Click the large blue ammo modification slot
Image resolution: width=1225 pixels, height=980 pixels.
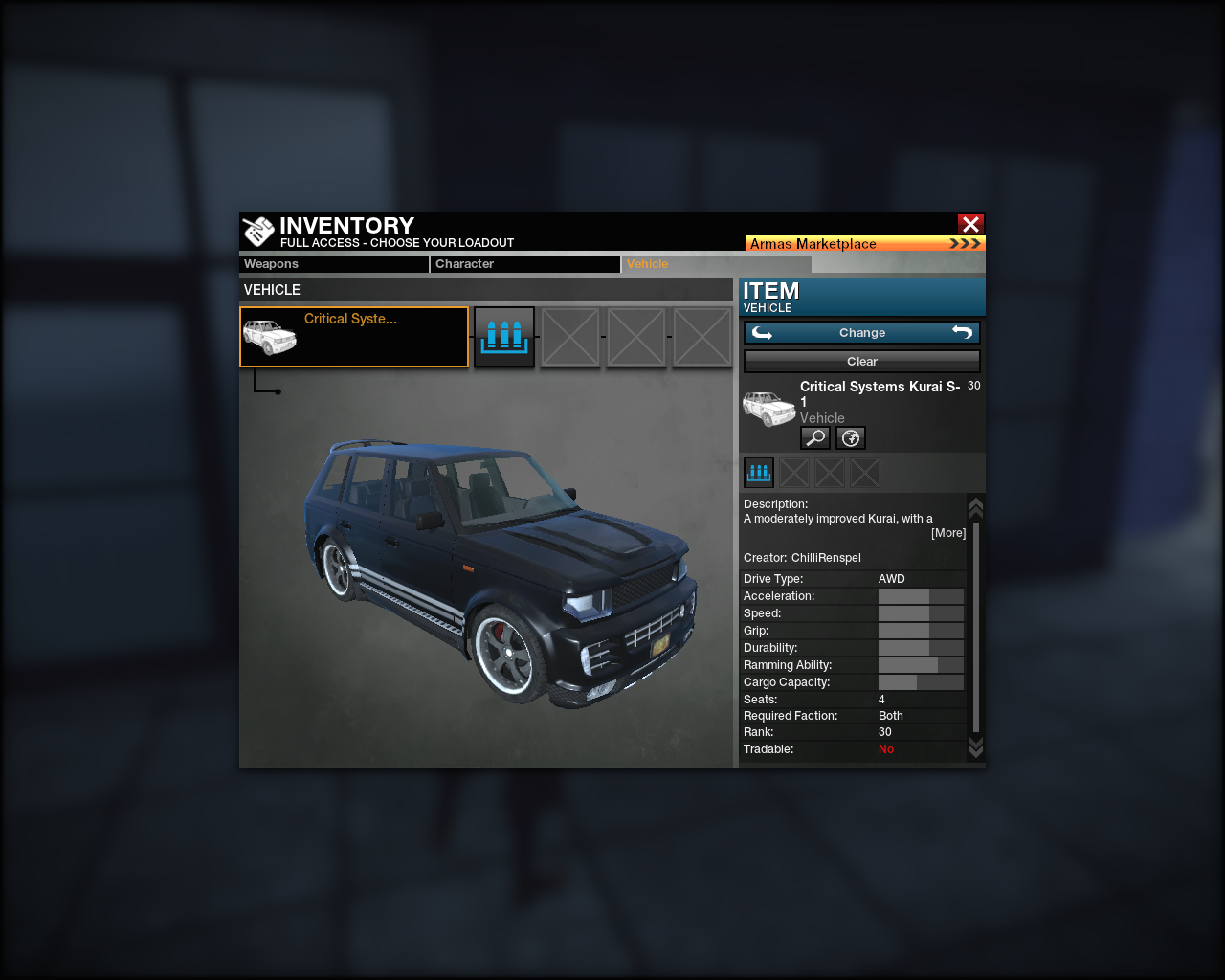(504, 337)
